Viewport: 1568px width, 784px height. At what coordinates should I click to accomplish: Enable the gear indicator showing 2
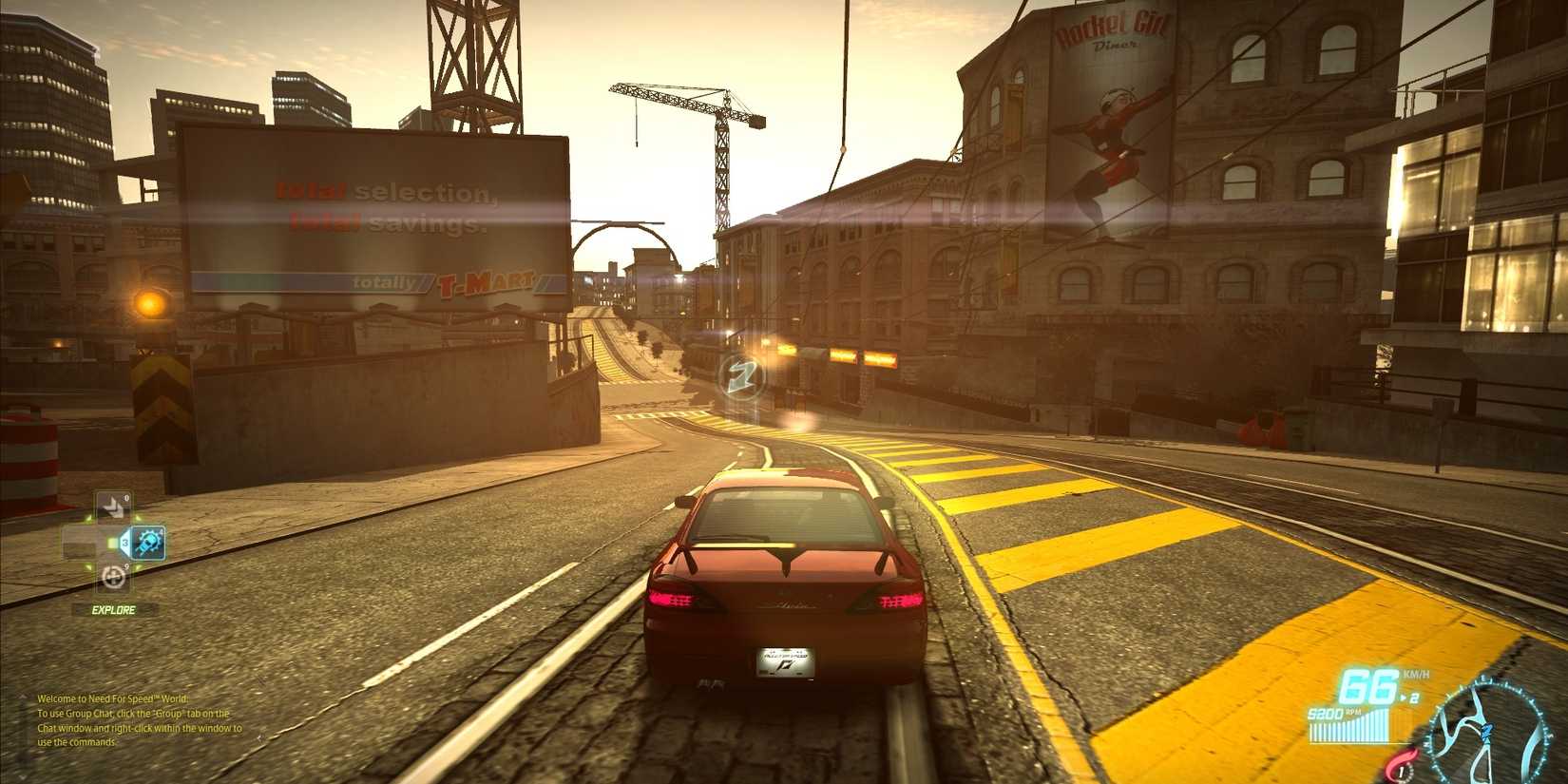1415,698
